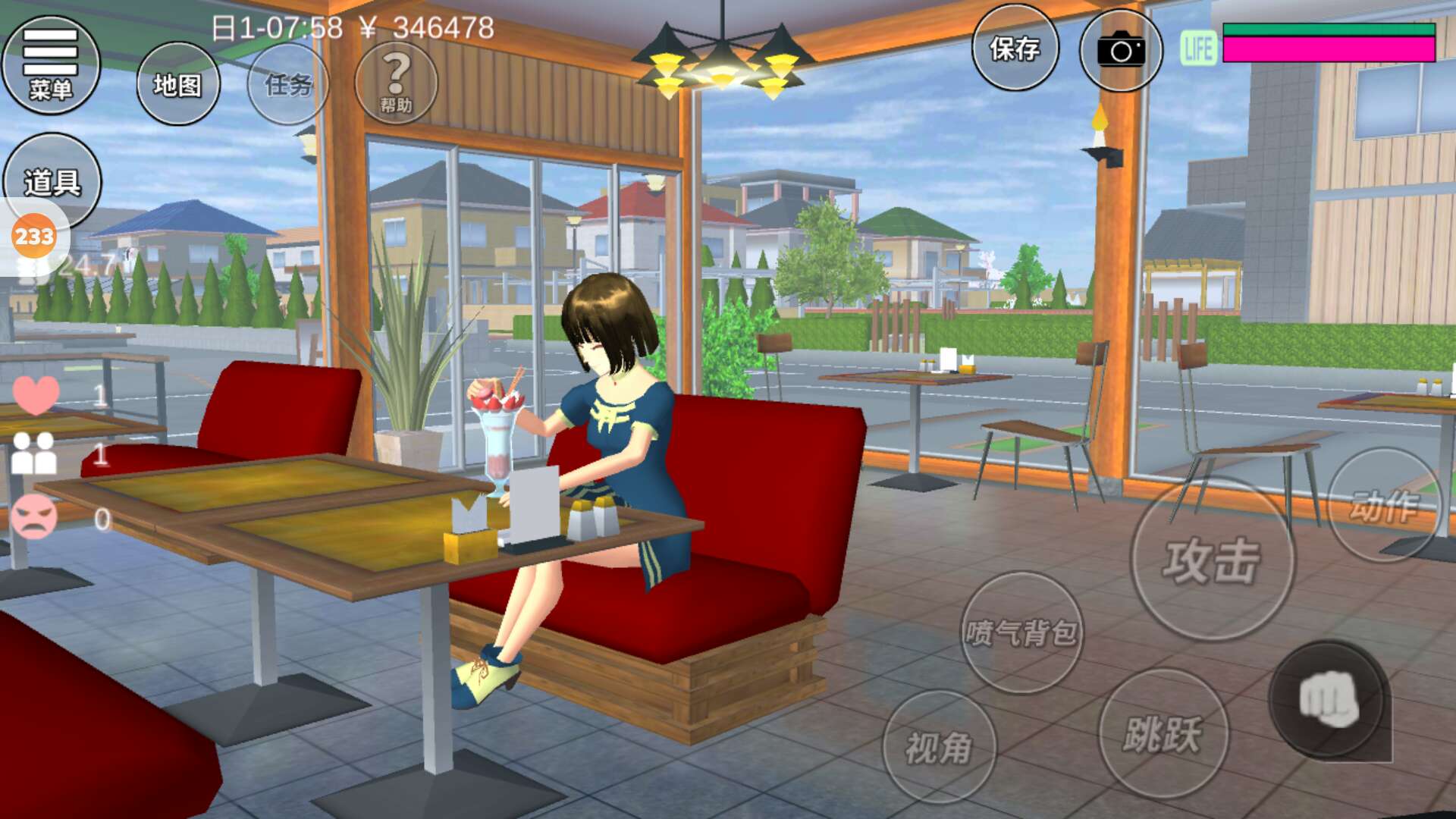Screen dimensions: 1456x819
Task: Show the 任务 missions list
Action: click(x=288, y=84)
